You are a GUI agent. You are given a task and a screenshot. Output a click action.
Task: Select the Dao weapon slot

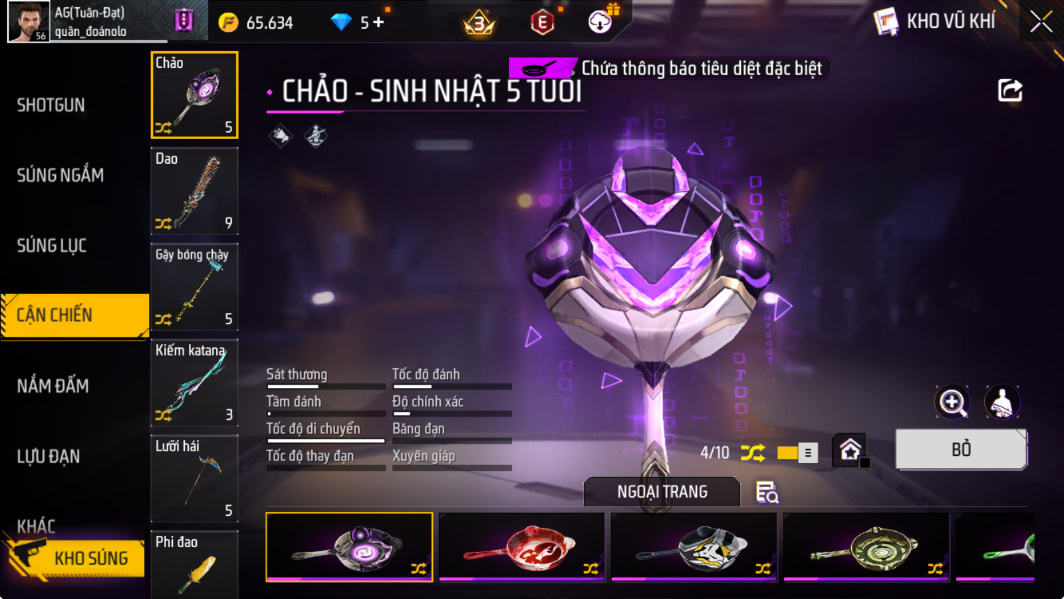(194, 190)
